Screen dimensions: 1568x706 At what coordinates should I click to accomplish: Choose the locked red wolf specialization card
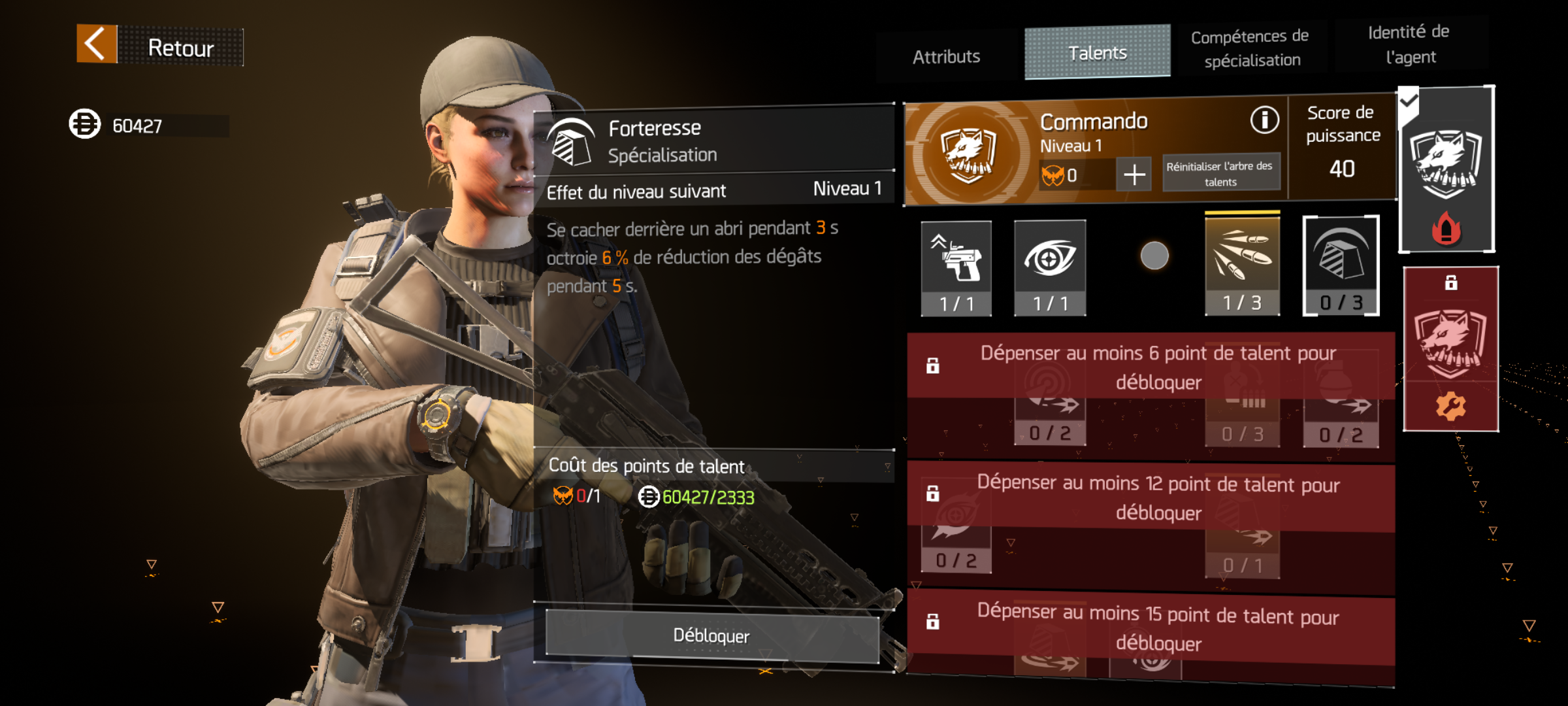click(1450, 349)
